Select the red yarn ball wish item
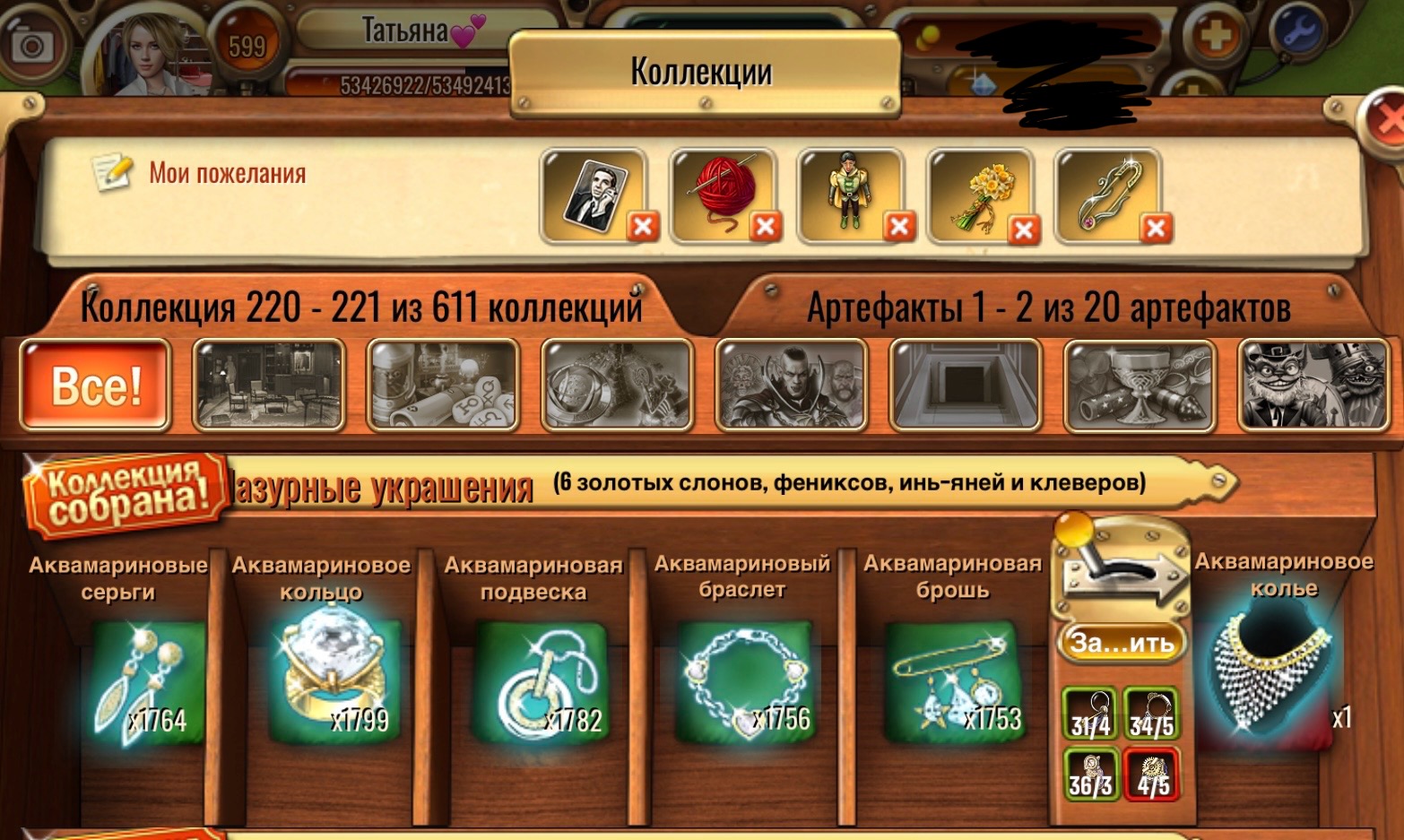This screenshot has width=1404, height=840. 723,191
